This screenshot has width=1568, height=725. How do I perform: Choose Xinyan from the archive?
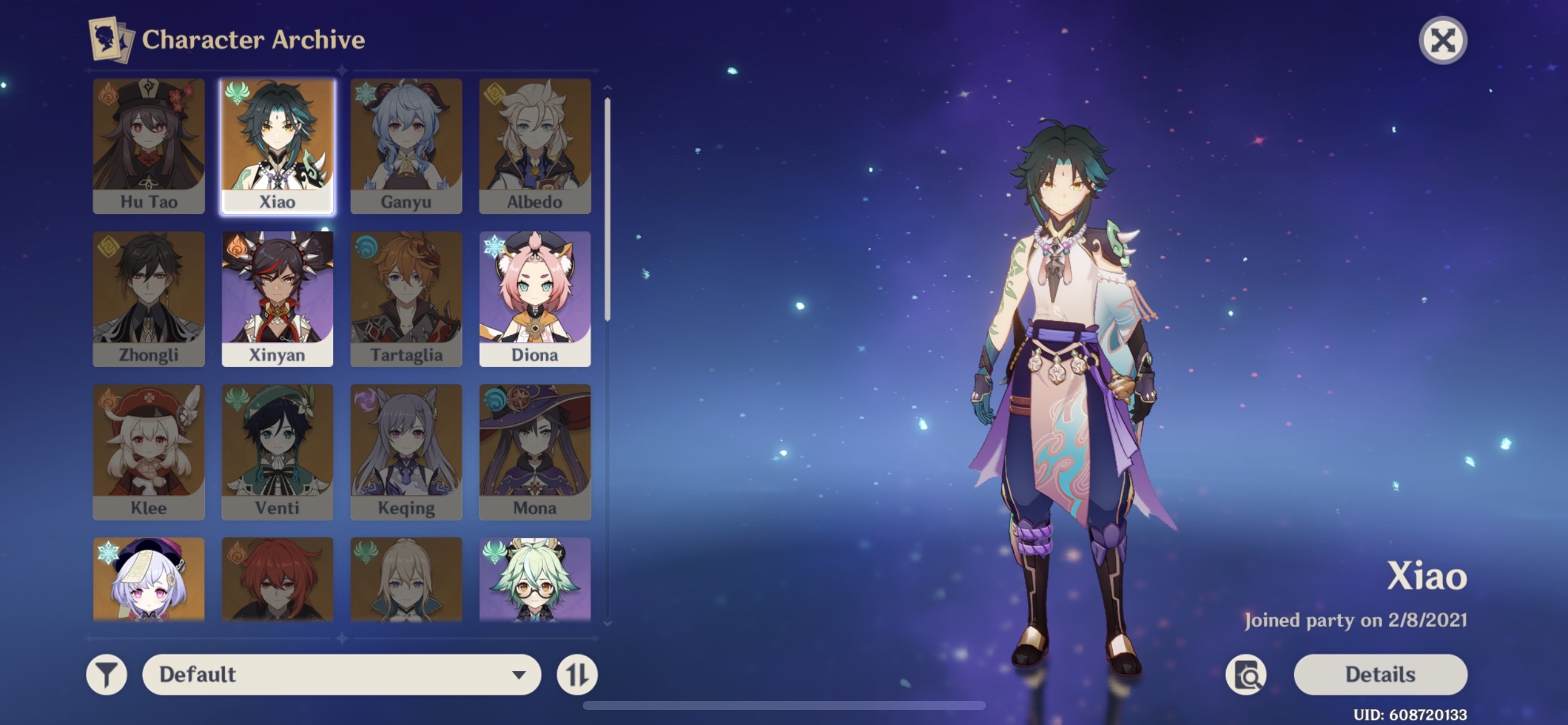tap(277, 299)
